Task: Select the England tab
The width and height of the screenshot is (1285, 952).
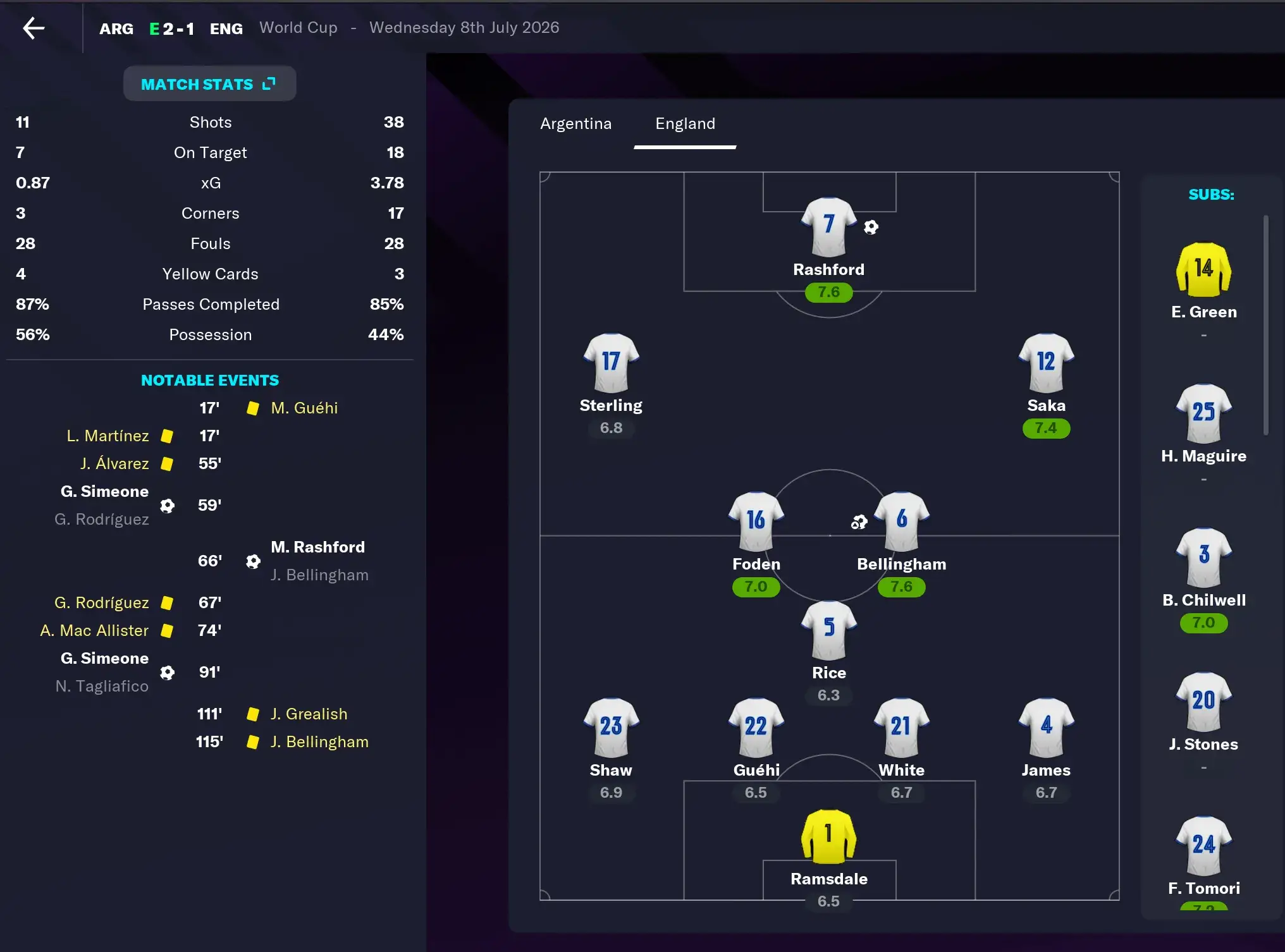Action: point(684,124)
